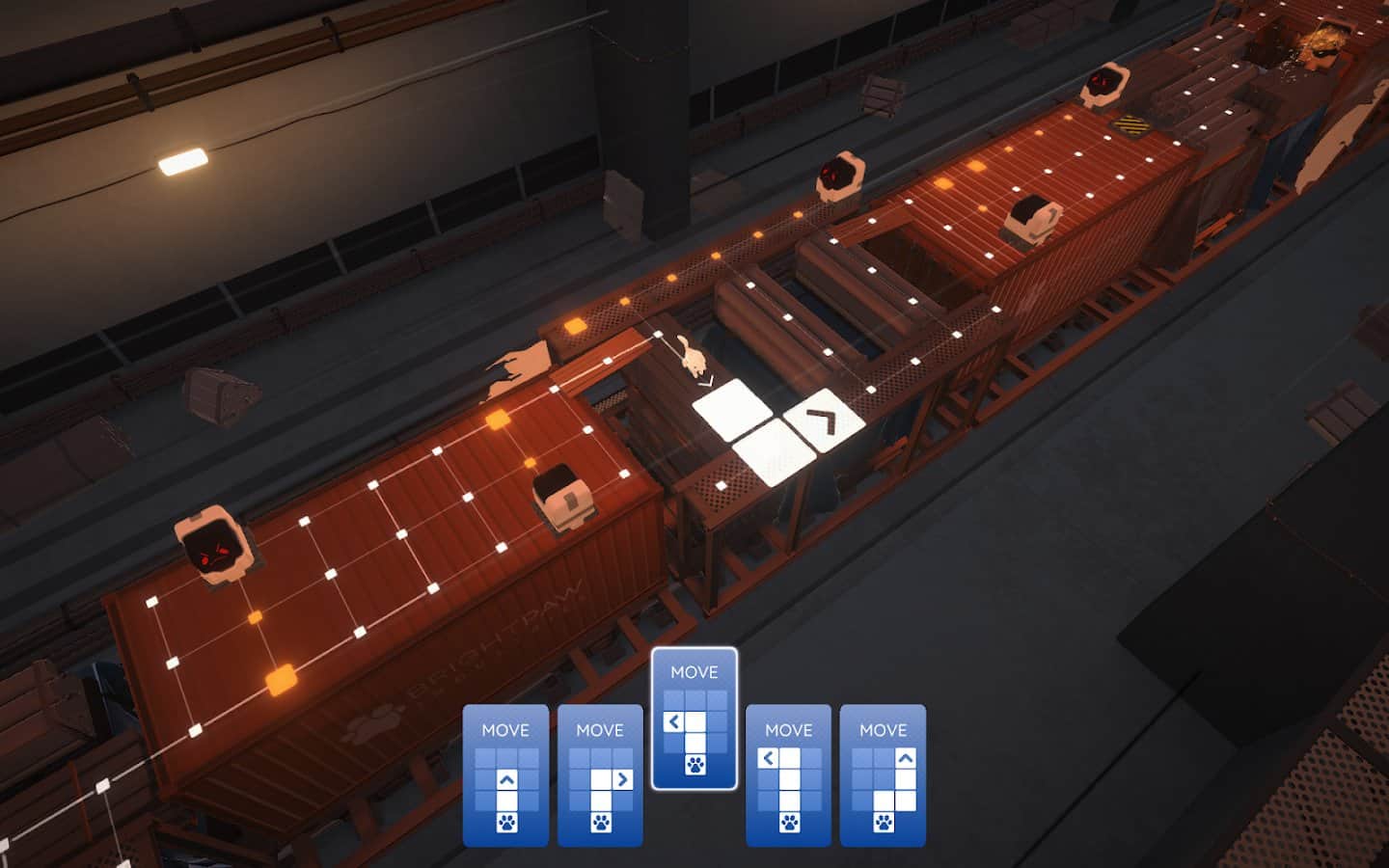Choose the MOVE card ending with a right arrow
This screenshot has height=868, width=1389.
pyautogui.click(x=600, y=775)
